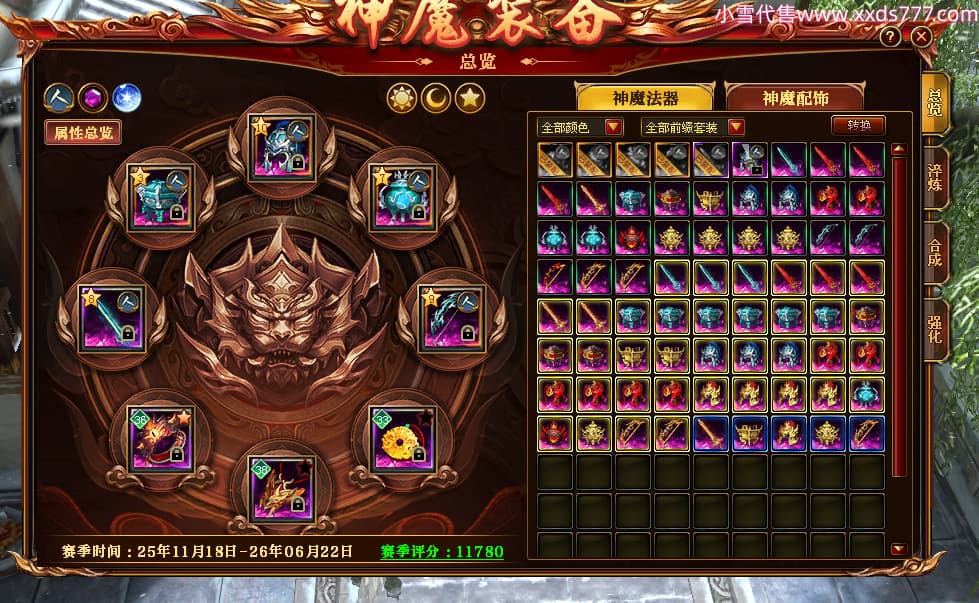Click the blue orb round icon
Image resolution: width=979 pixels, height=603 pixels.
(x=126, y=97)
